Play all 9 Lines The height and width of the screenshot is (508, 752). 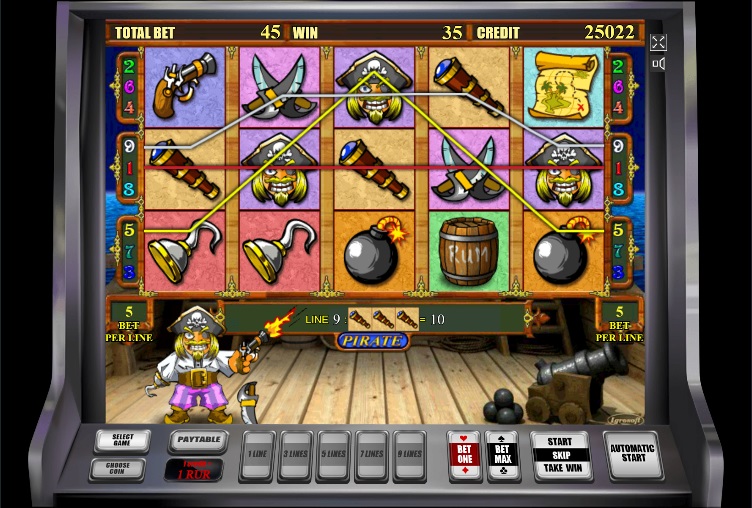(409, 456)
